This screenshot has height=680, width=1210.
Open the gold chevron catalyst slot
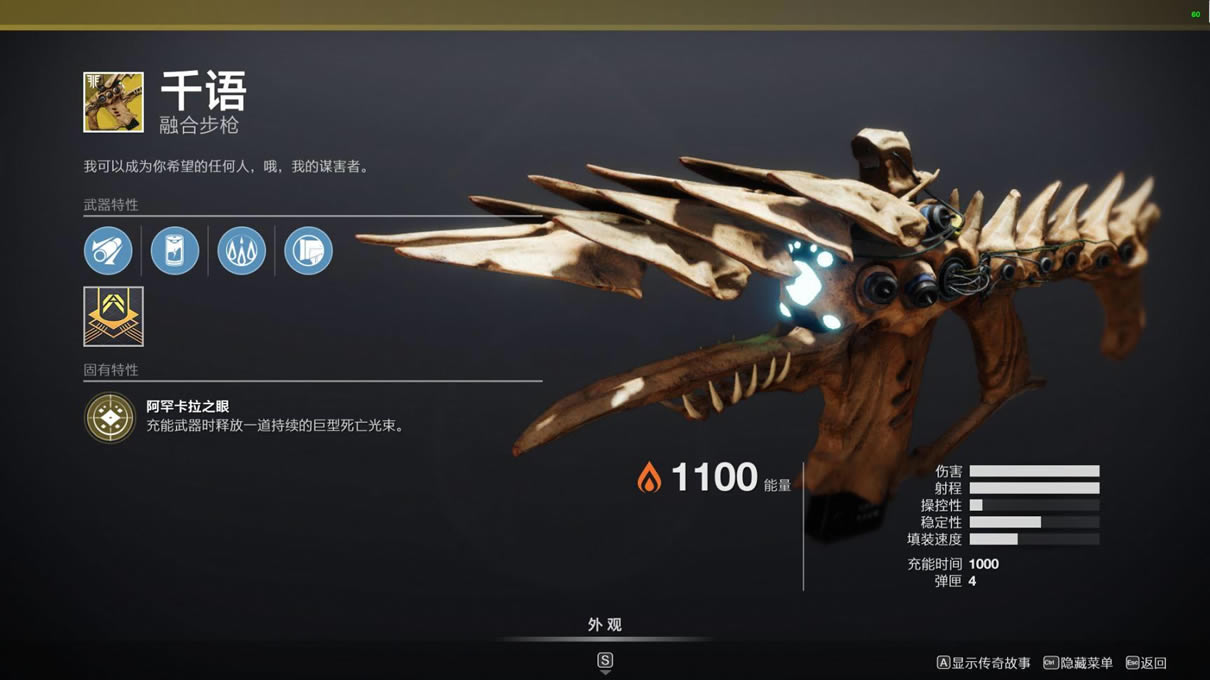[113, 317]
